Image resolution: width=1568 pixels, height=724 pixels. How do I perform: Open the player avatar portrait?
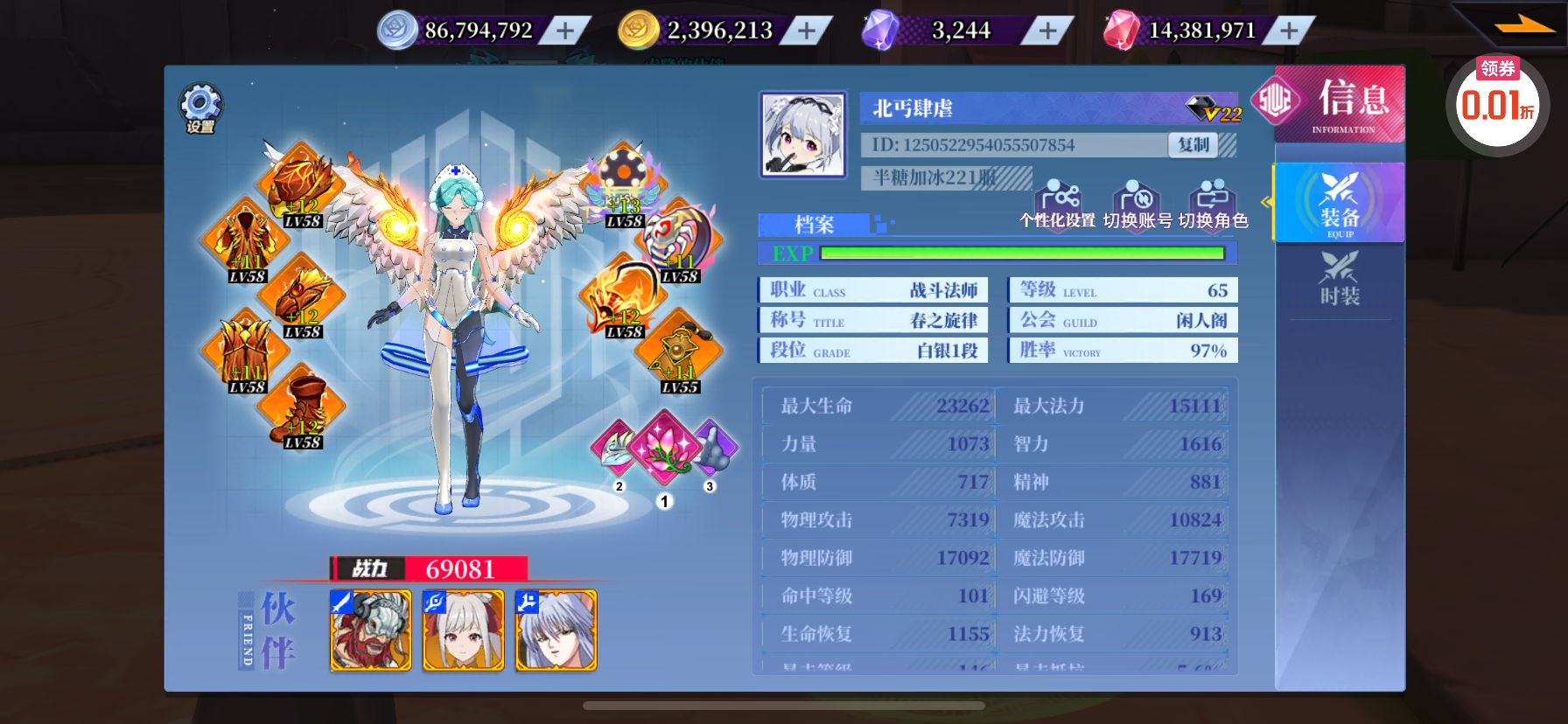click(803, 135)
